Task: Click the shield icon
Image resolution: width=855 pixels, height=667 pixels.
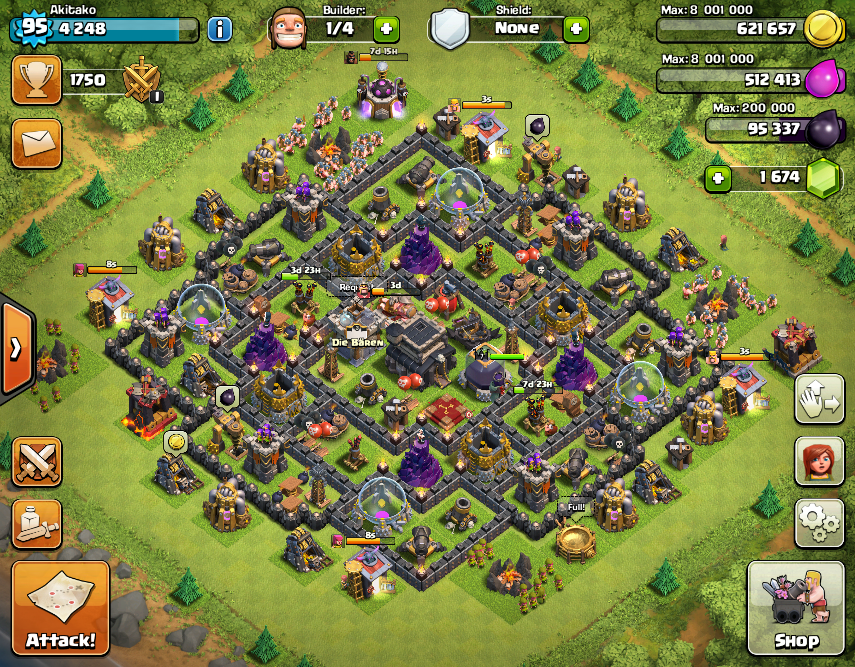Action: [451, 28]
